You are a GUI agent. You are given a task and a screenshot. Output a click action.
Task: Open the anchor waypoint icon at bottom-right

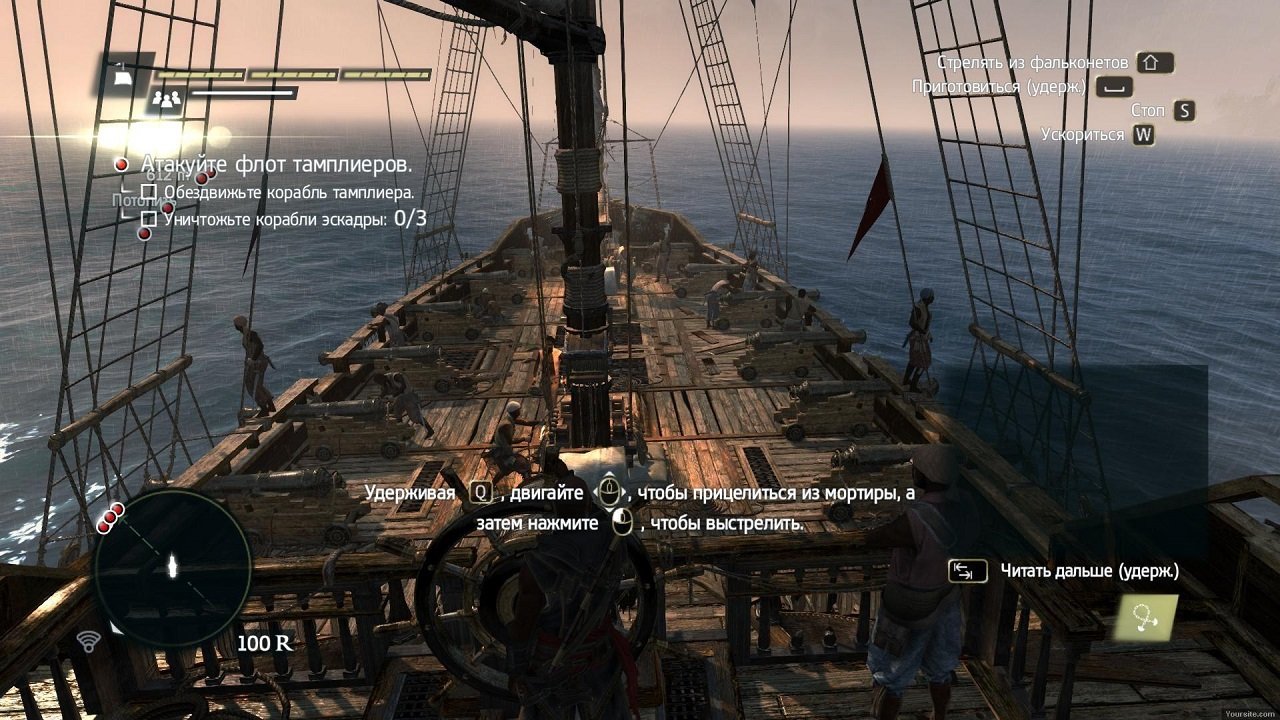[1147, 618]
